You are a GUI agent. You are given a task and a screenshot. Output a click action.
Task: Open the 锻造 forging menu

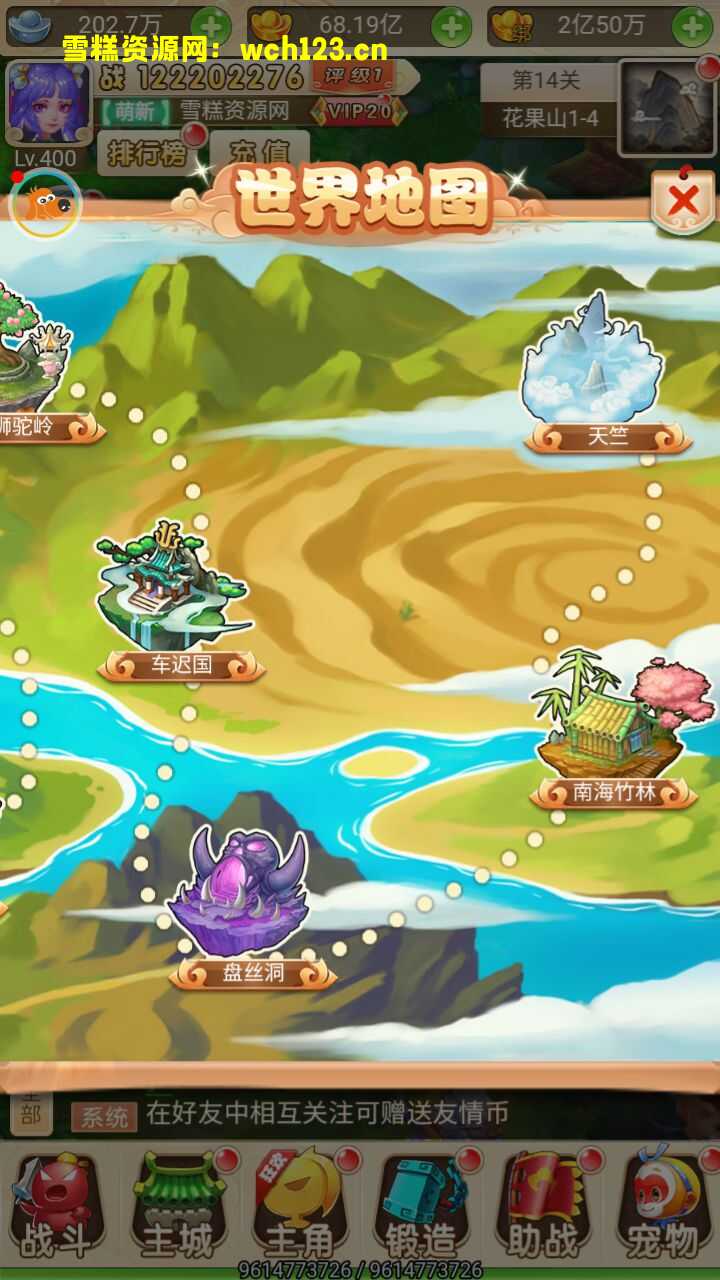tap(420, 1207)
